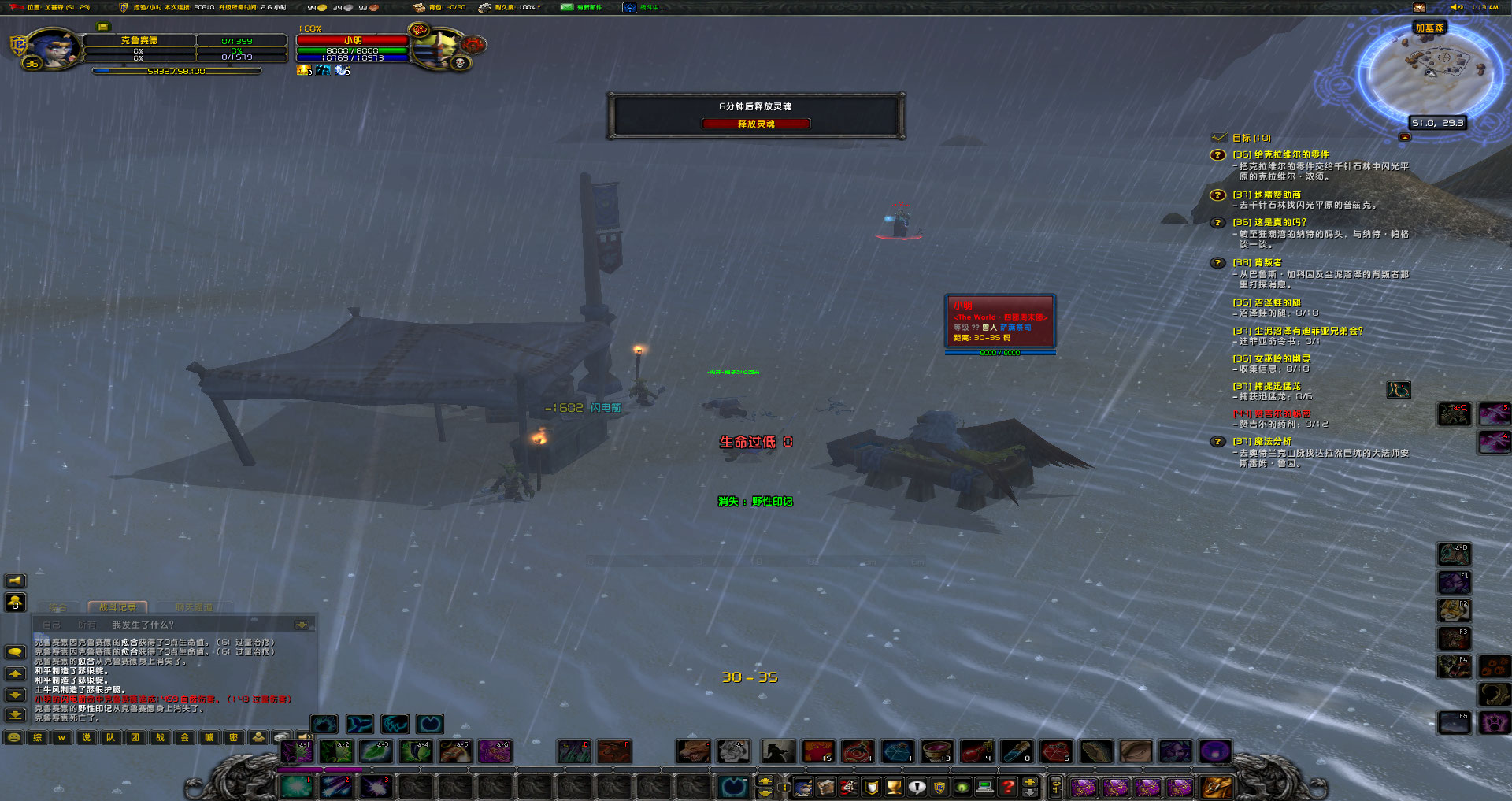The height and width of the screenshot is (801, 1512).
Task: Select the 说 say channel button
Action: click(x=86, y=738)
